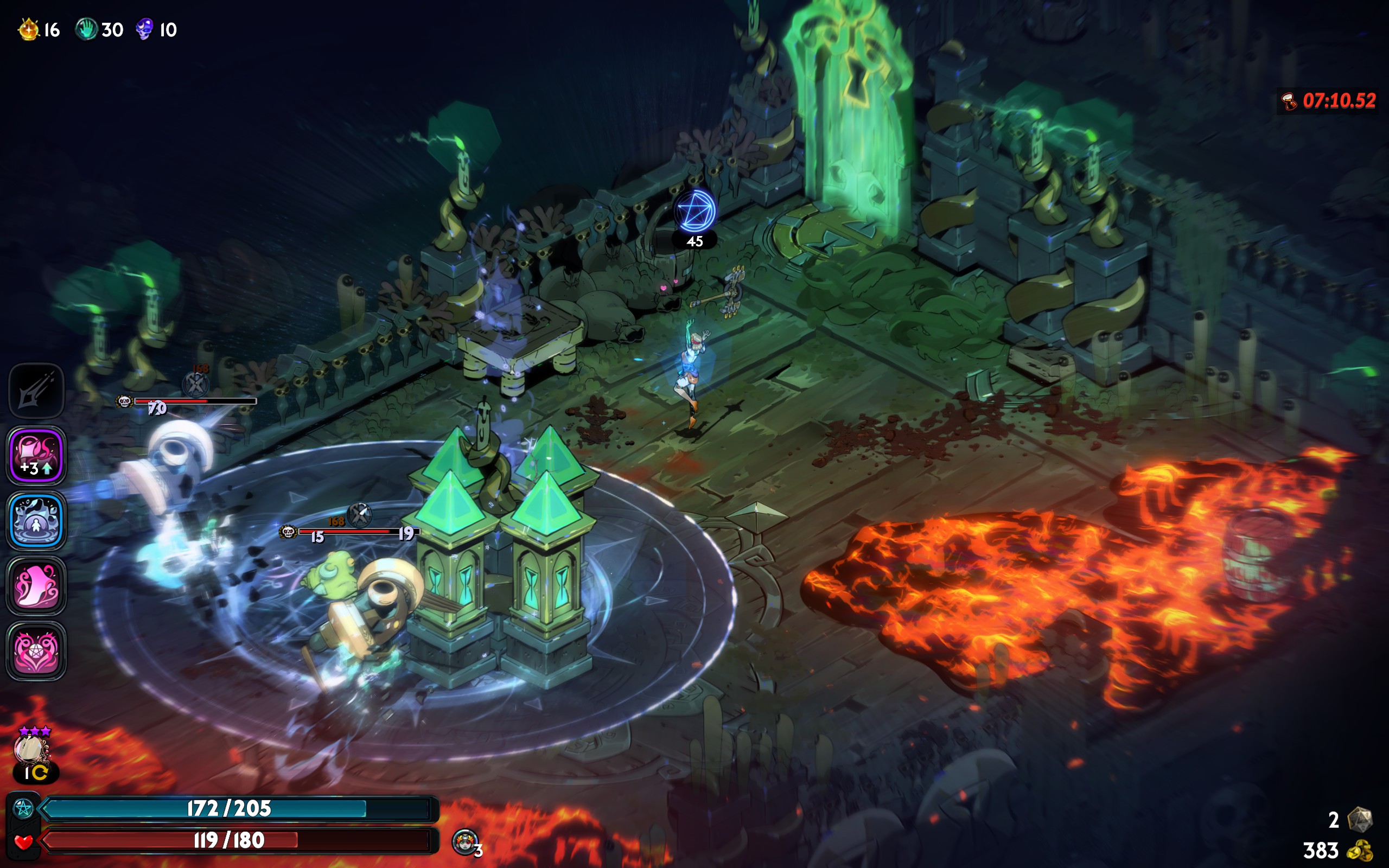Select the reroll dice icon
Viewport: 1389px width, 868px height.
click(x=1359, y=819)
